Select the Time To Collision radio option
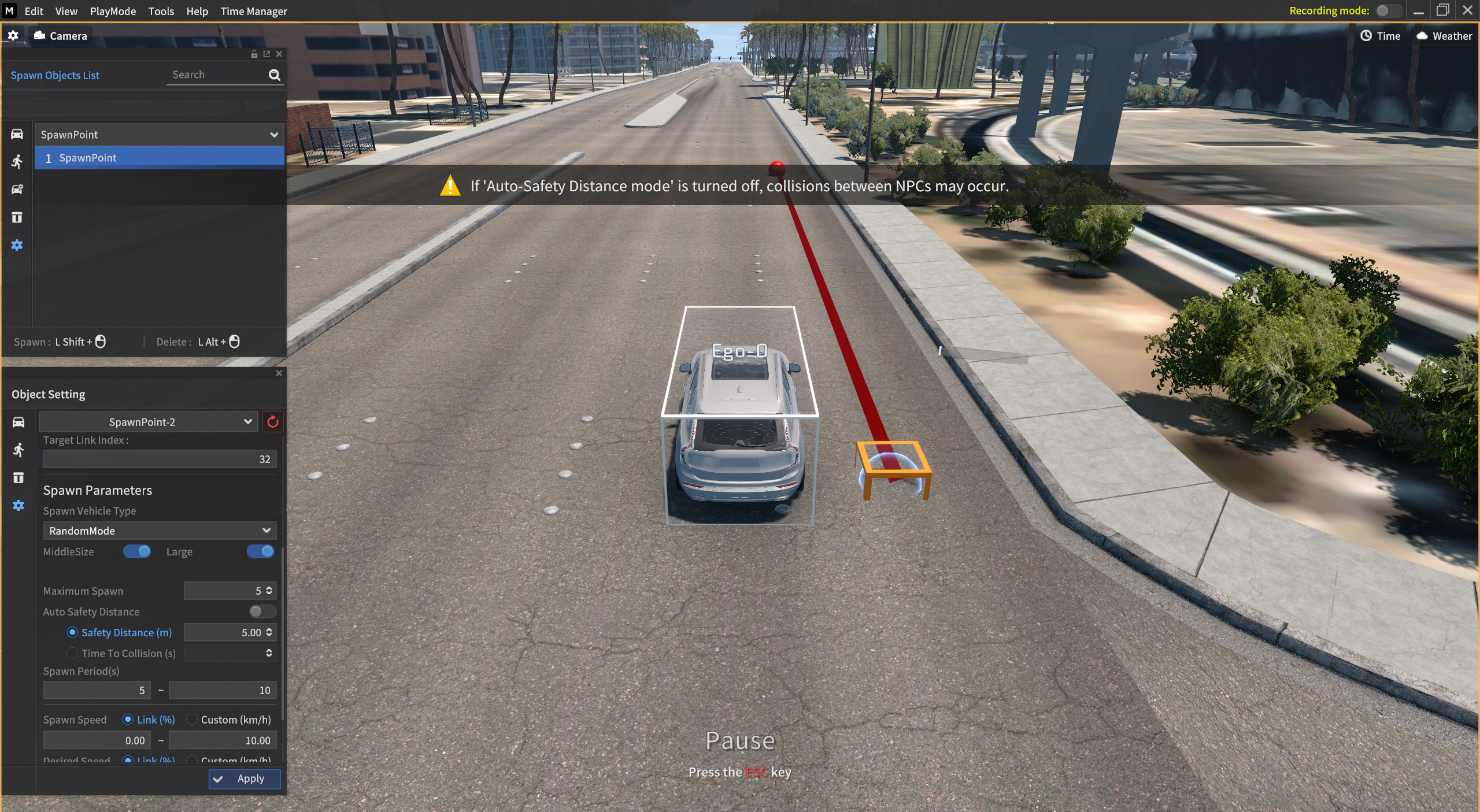Screen dimensions: 1480x812 [72, 653]
